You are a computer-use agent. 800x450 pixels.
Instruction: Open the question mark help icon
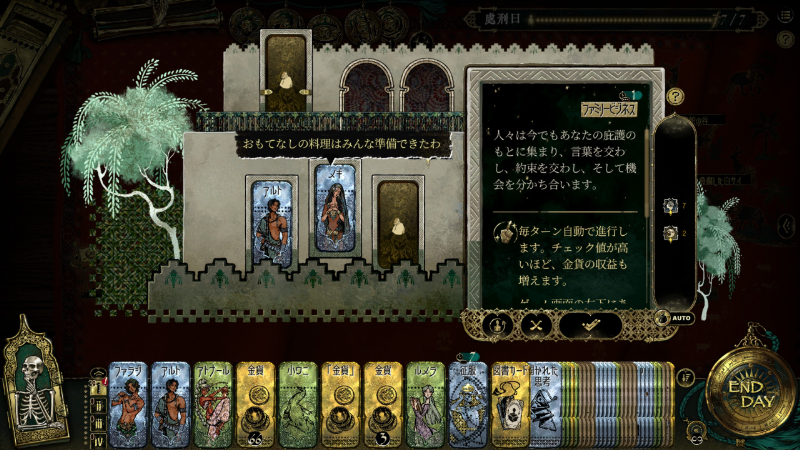676,96
